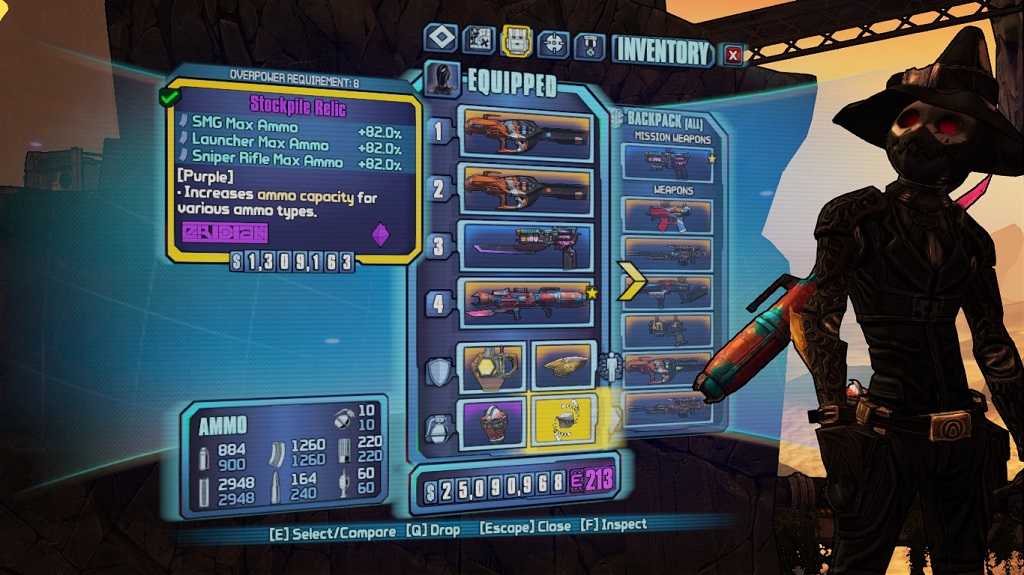
Task: Show the Badass Rank medal tab
Action: click(x=589, y=46)
